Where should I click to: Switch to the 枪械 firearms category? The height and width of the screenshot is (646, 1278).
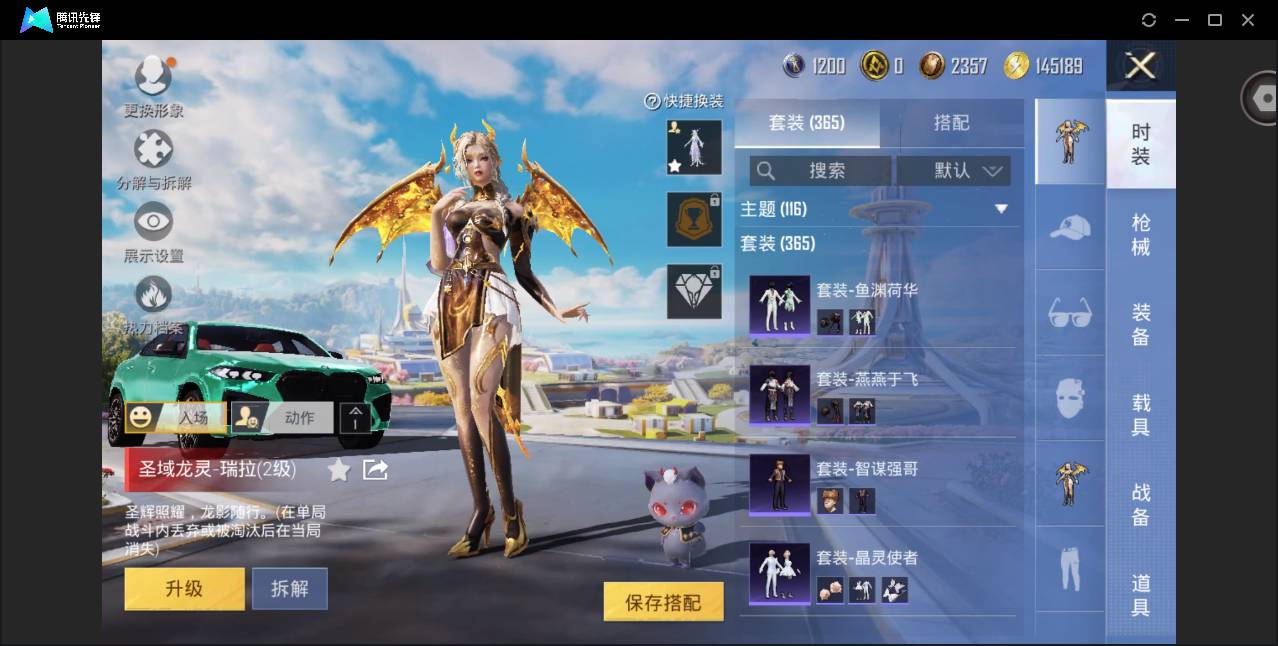(1140, 234)
